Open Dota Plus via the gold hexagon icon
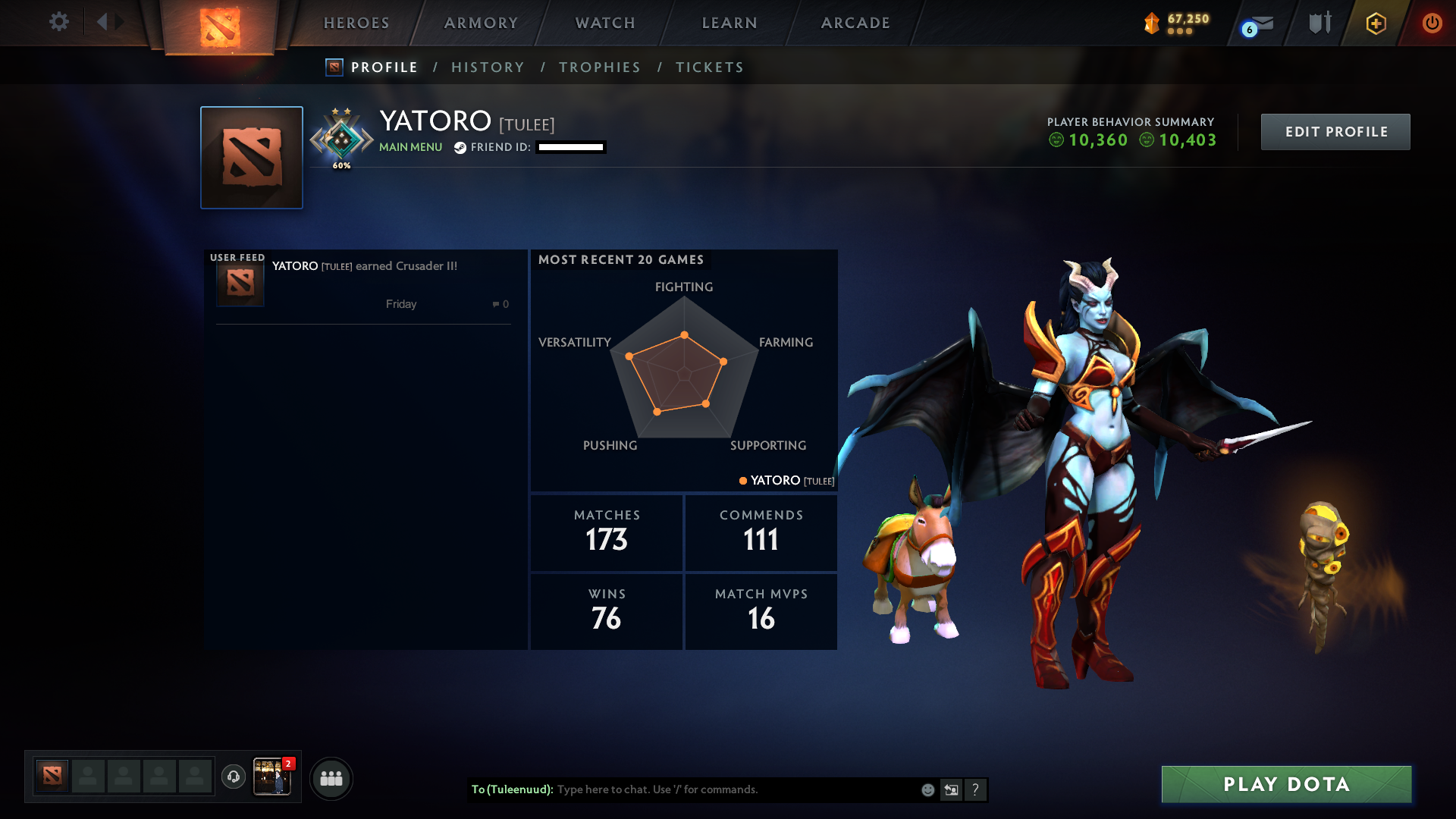1456x819 pixels. point(1376,23)
